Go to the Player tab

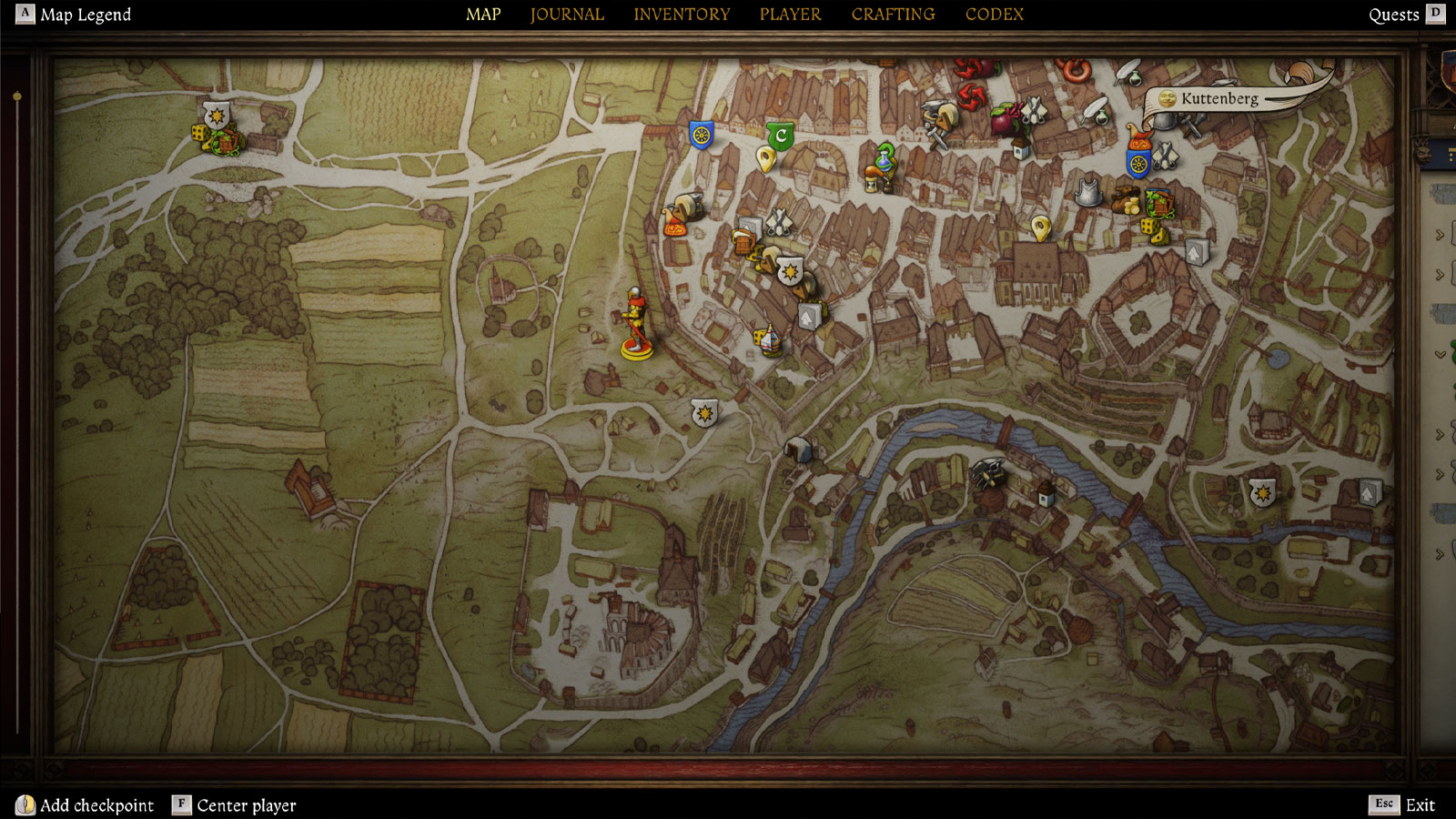tap(790, 15)
